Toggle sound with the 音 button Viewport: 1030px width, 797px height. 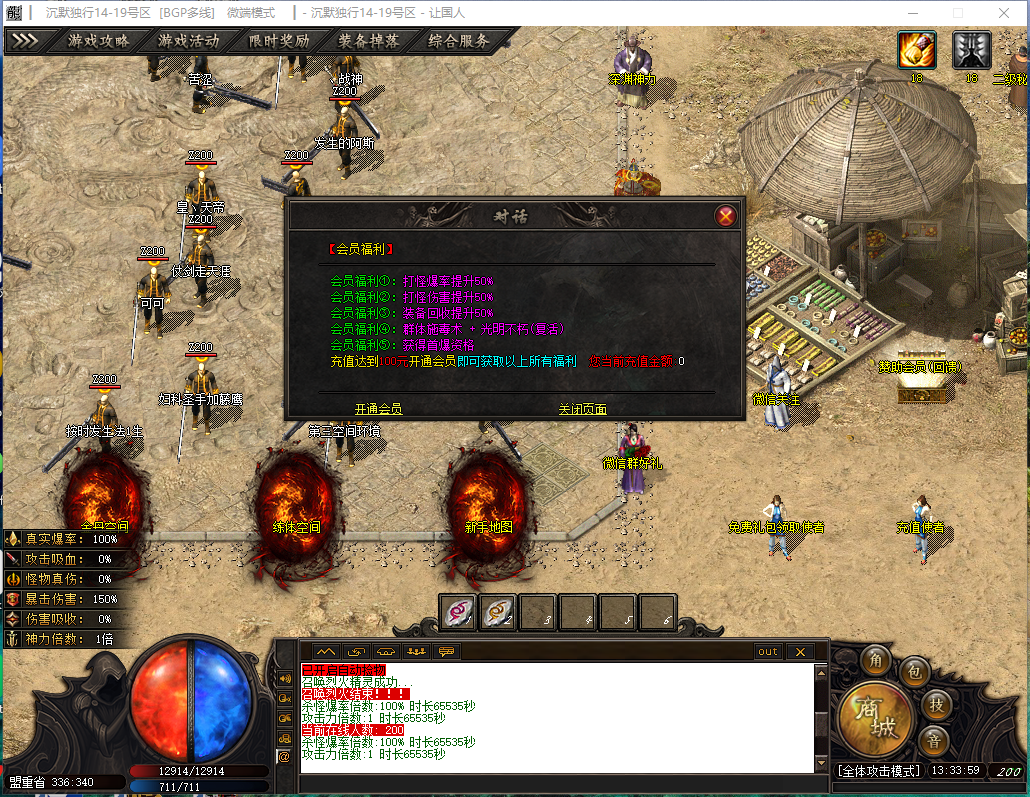935,741
